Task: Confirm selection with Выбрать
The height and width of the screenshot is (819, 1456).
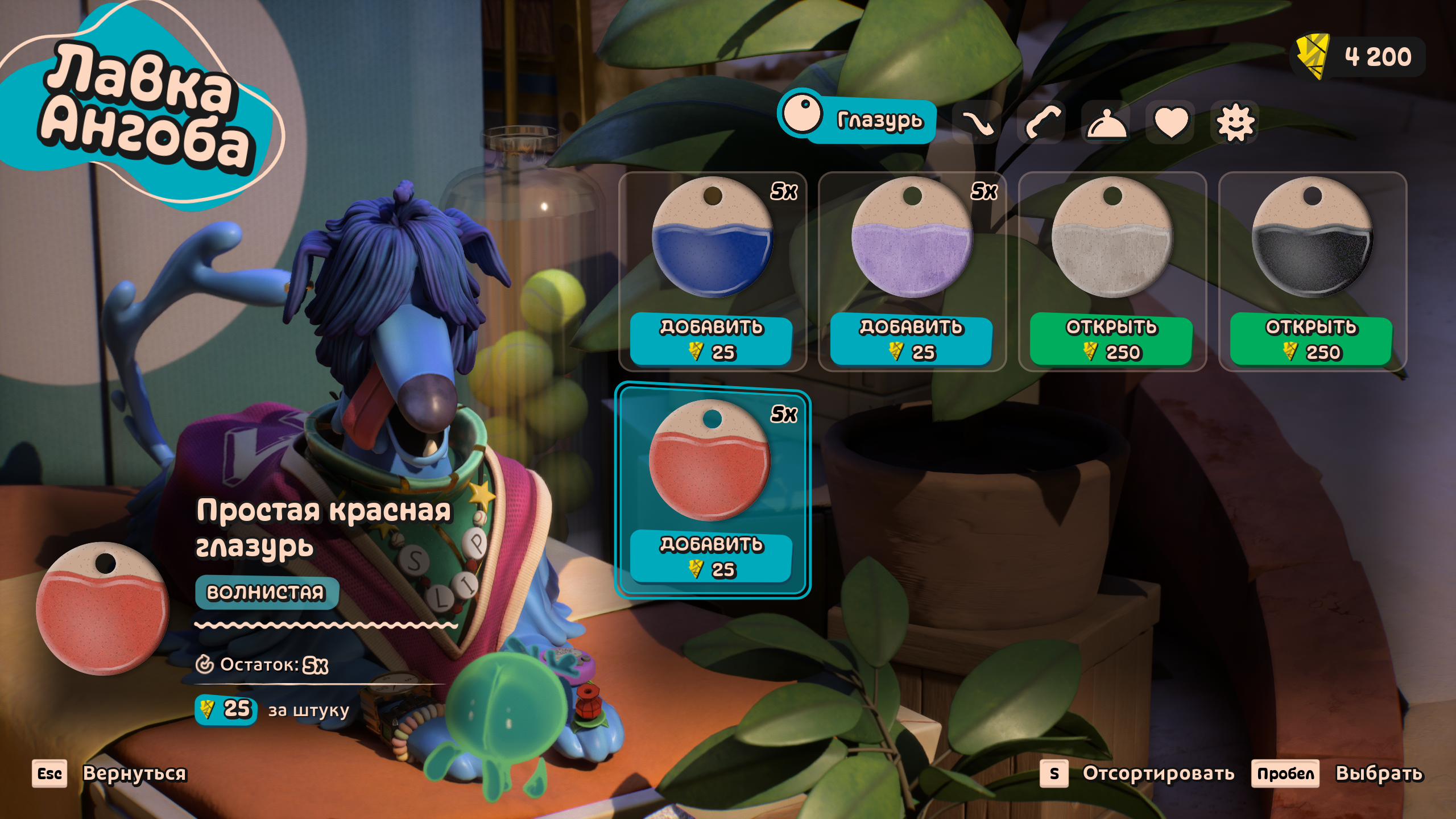Action: (x=1379, y=773)
